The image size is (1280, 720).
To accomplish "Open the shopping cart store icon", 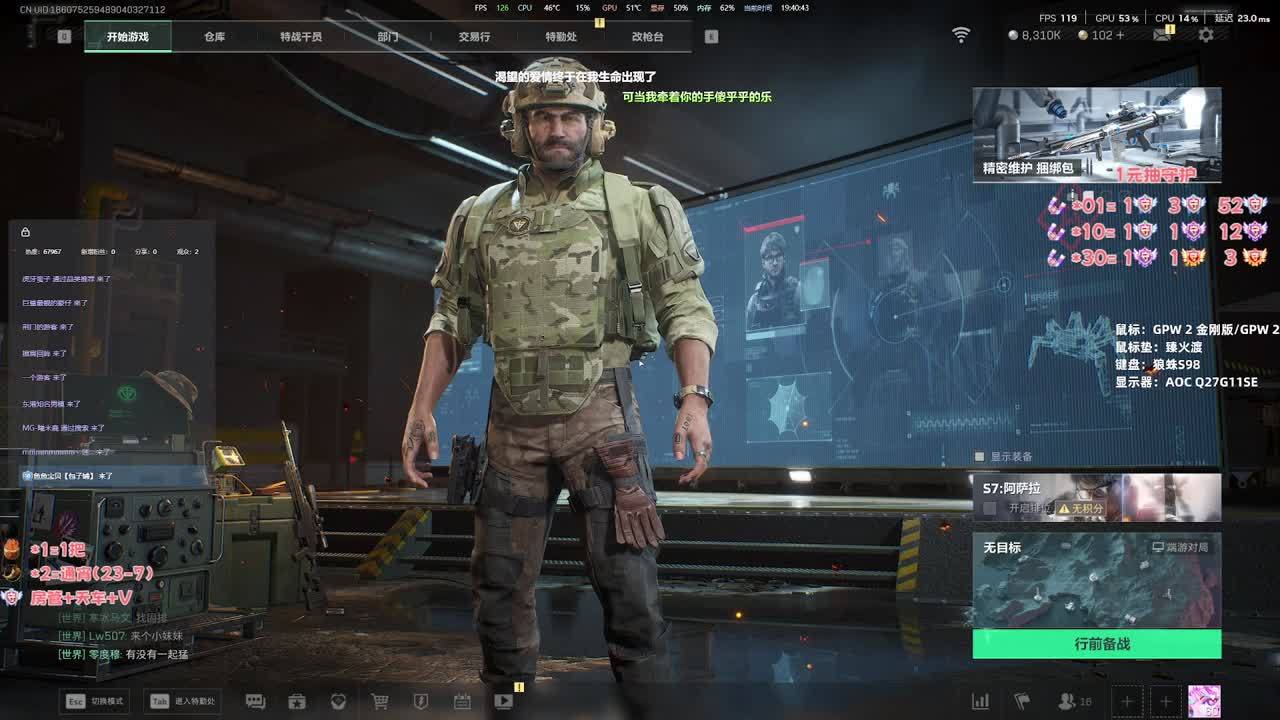I will (380, 701).
